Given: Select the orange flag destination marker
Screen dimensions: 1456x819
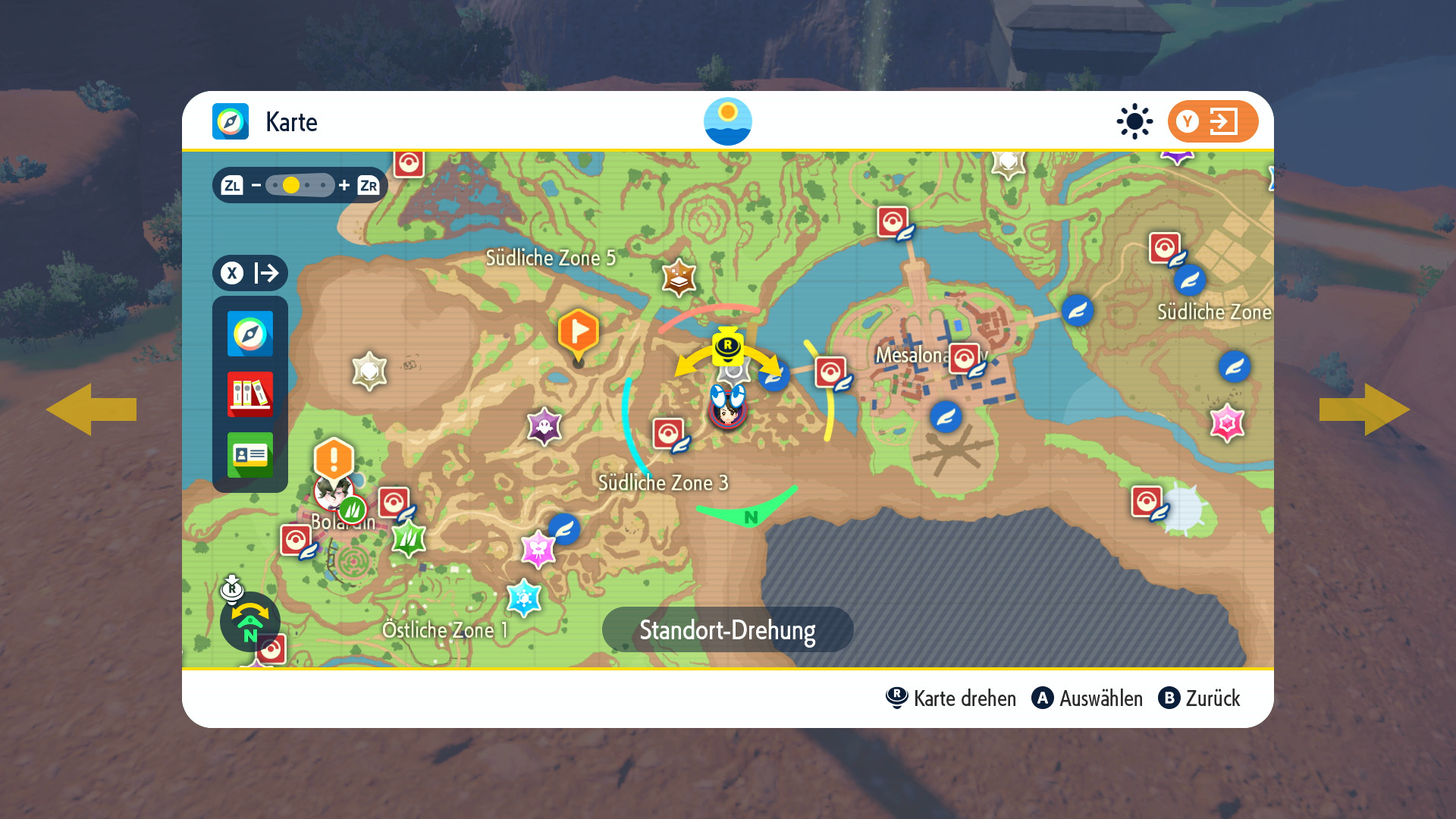Looking at the screenshot, I should pos(578,334).
